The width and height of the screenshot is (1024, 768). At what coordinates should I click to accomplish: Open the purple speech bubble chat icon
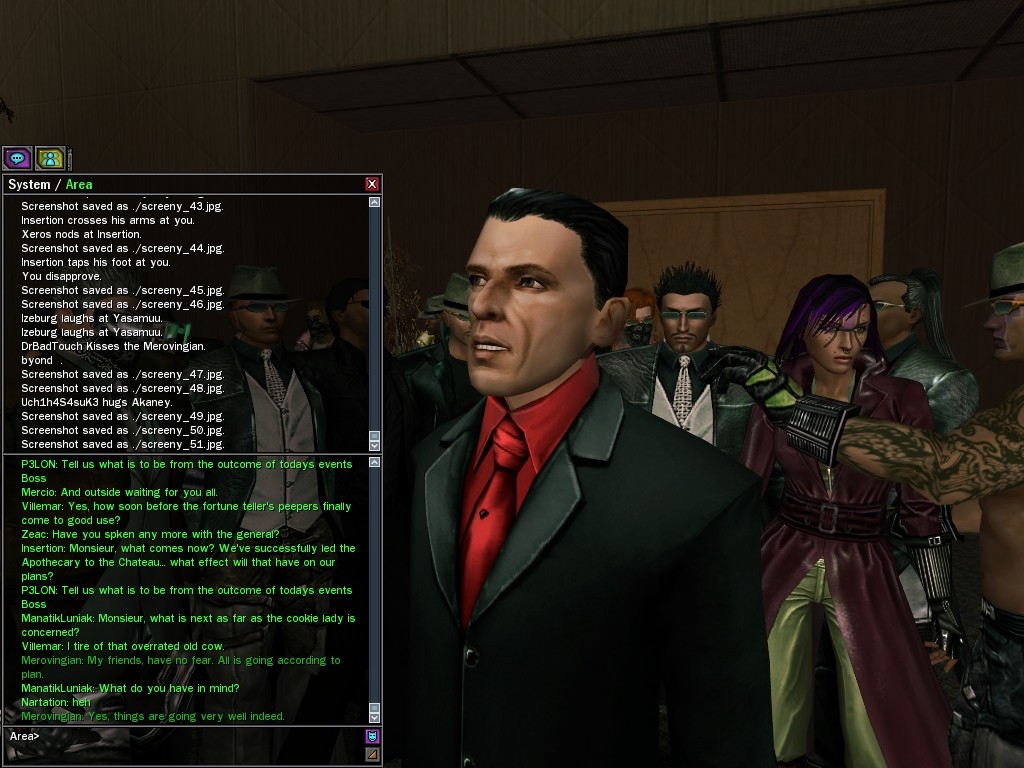(17, 158)
